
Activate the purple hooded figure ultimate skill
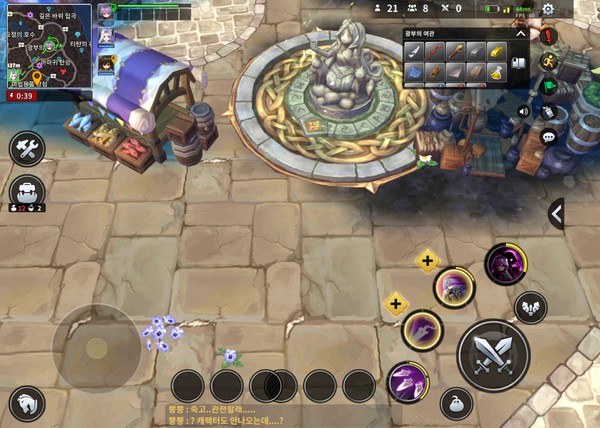[505, 264]
